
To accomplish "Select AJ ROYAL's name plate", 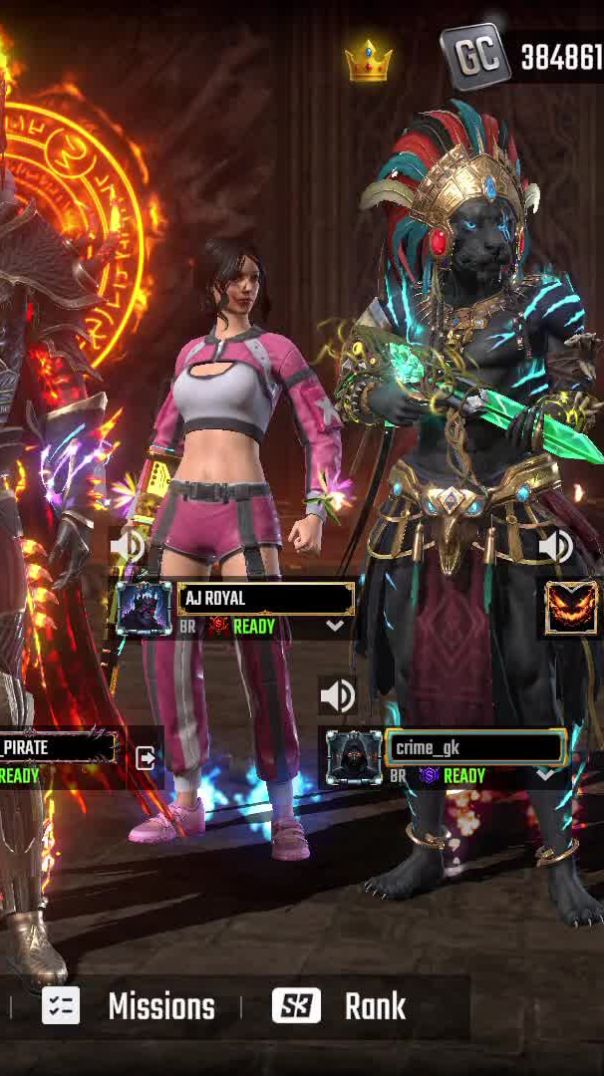I will [266, 599].
